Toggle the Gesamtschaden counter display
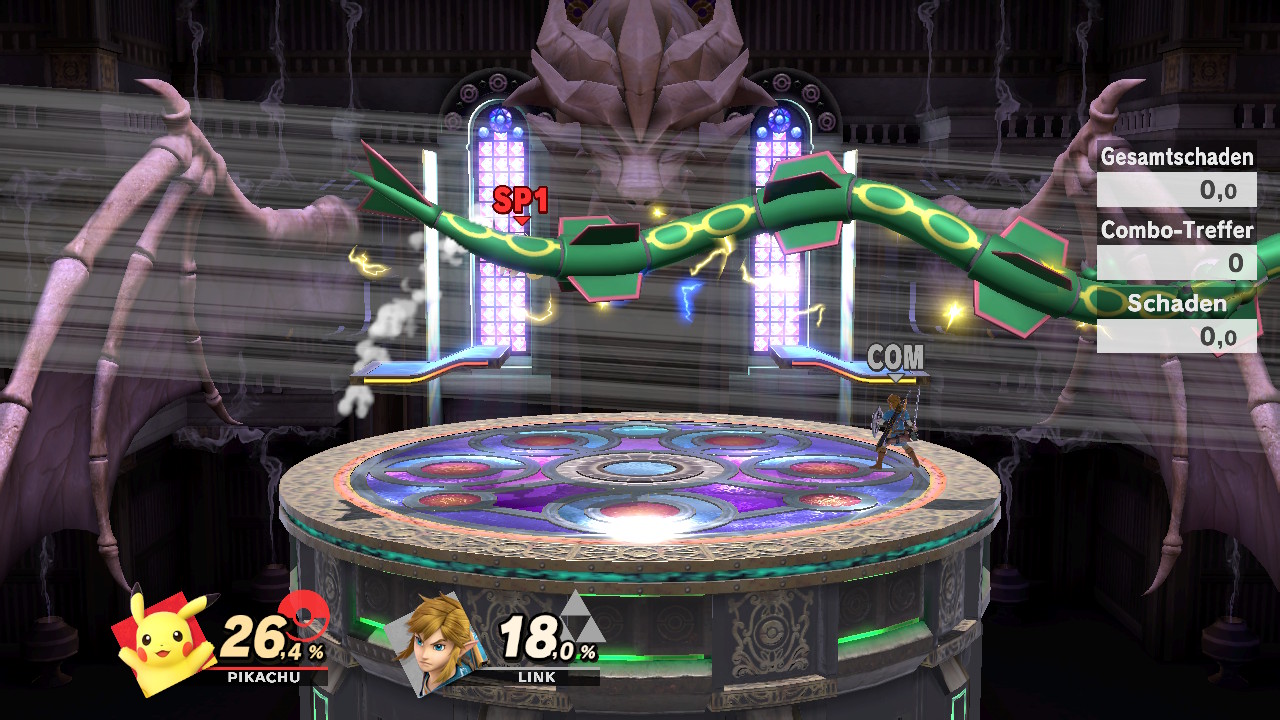The width and height of the screenshot is (1280, 720). click(1177, 158)
